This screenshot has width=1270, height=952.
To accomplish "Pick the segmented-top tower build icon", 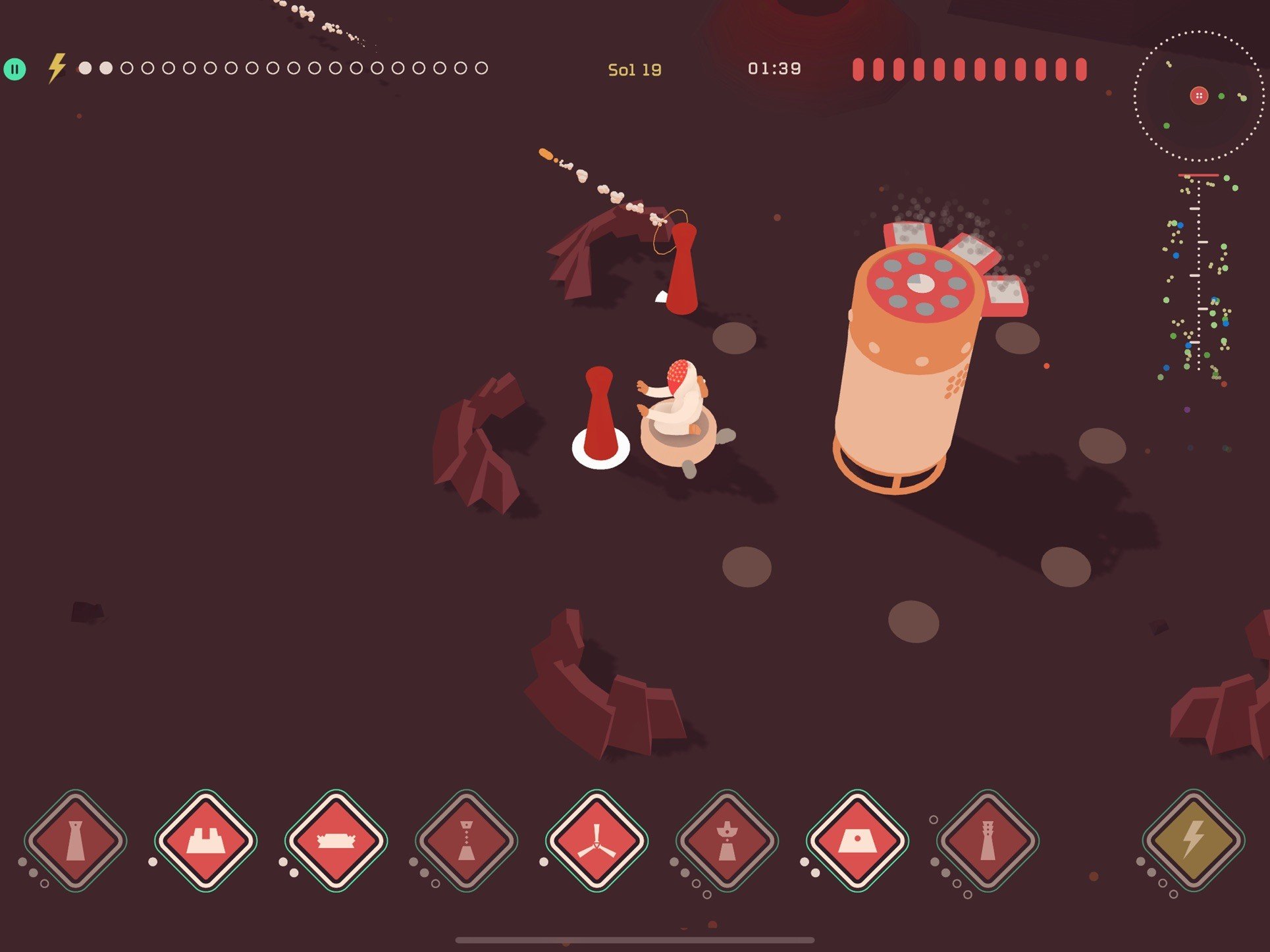I will tap(988, 841).
